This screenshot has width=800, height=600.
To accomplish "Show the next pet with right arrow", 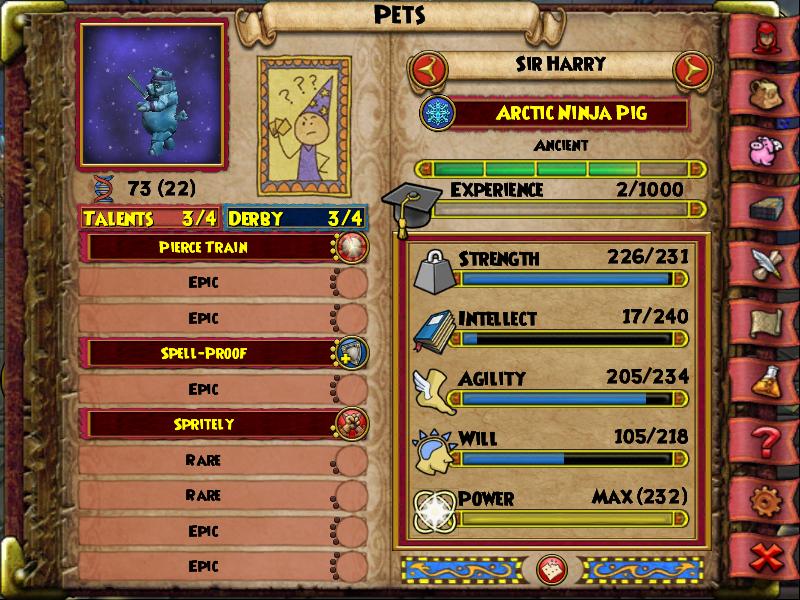I will [x=691, y=69].
